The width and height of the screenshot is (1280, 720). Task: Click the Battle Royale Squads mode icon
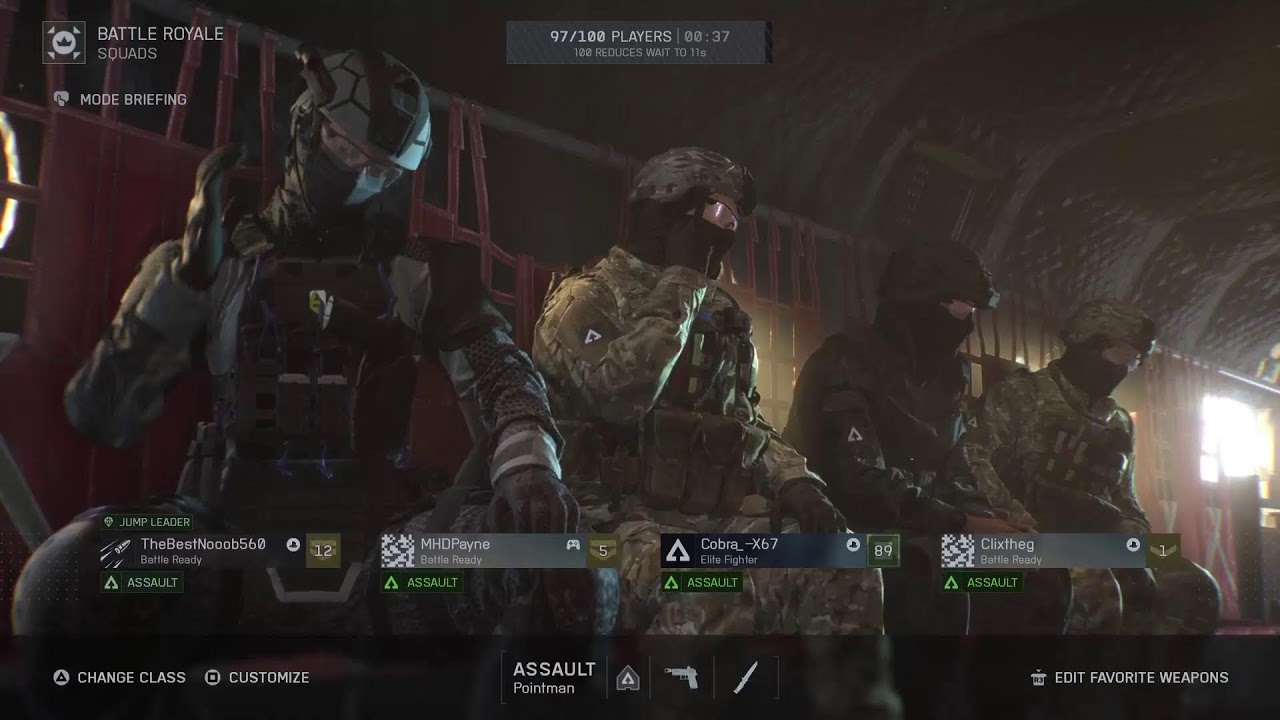tap(64, 43)
